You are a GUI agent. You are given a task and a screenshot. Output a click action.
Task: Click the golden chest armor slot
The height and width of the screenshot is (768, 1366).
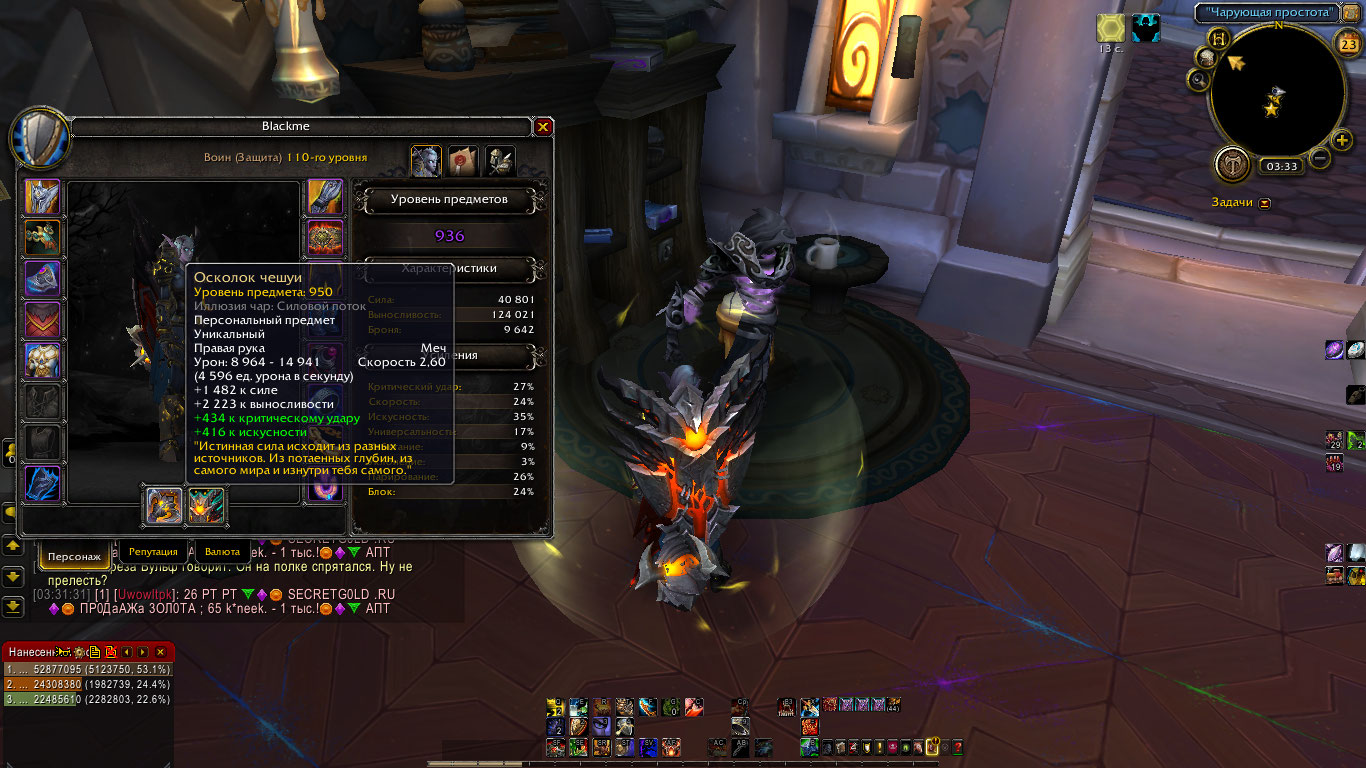(x=42, y=361)
